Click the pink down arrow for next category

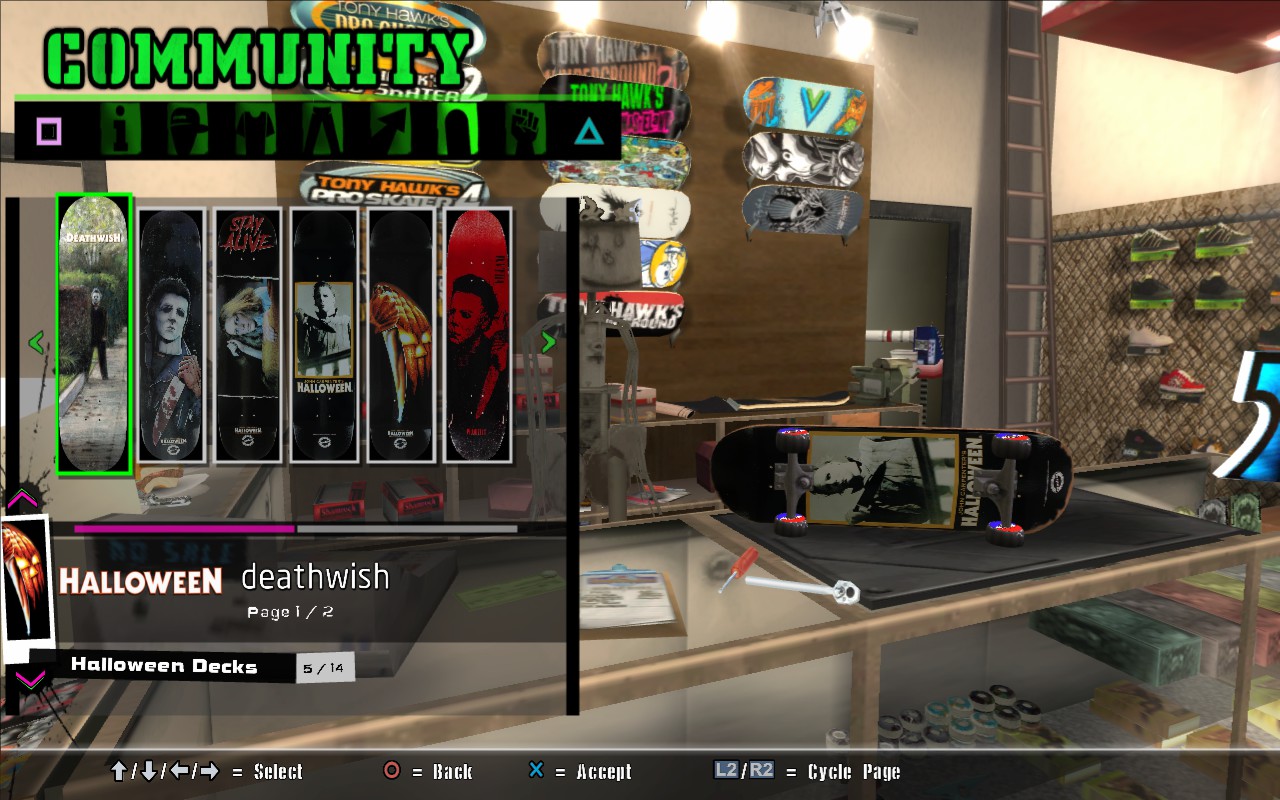click(30, 680)
